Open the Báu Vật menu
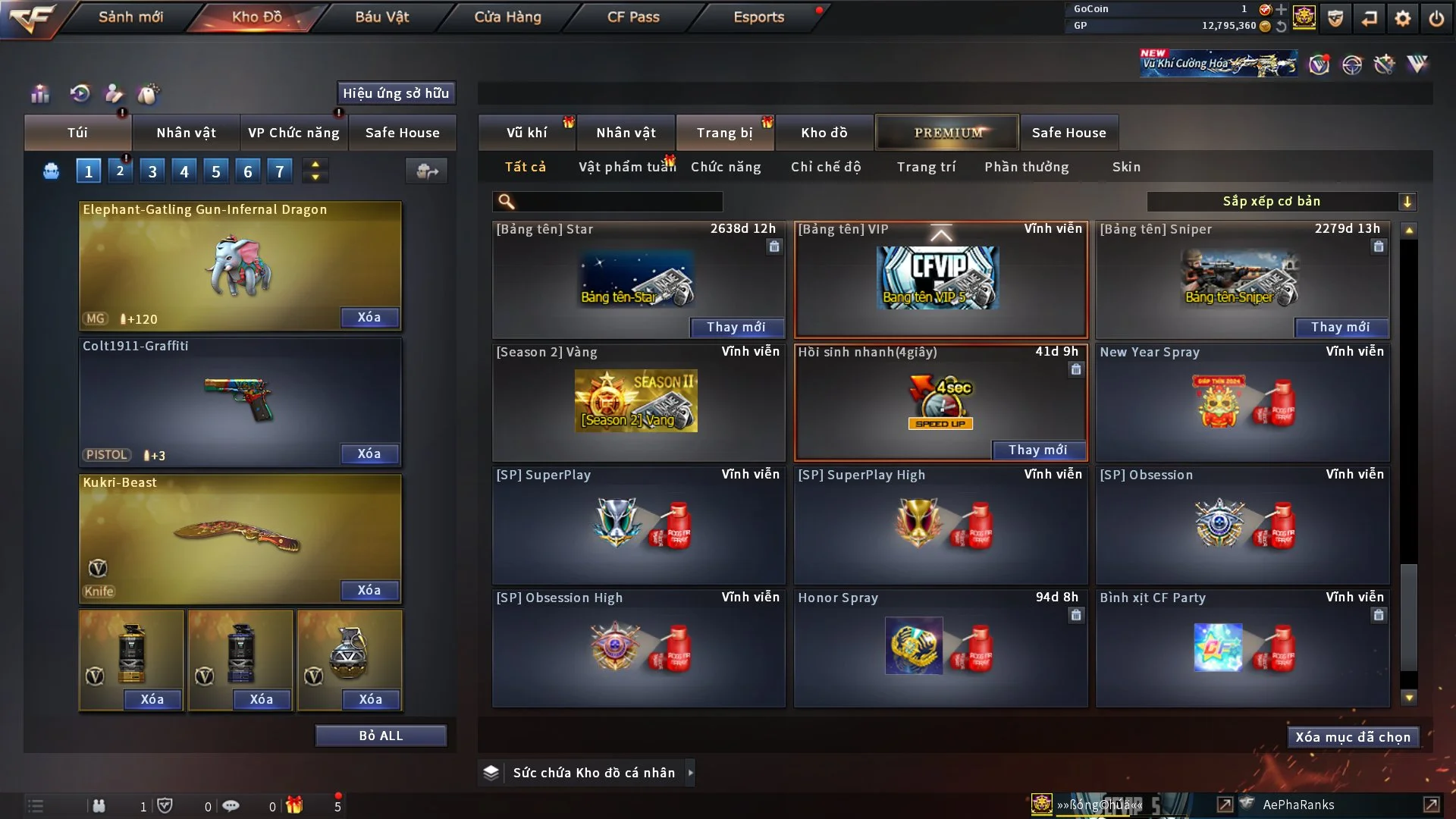 click(x=381, y=17)
